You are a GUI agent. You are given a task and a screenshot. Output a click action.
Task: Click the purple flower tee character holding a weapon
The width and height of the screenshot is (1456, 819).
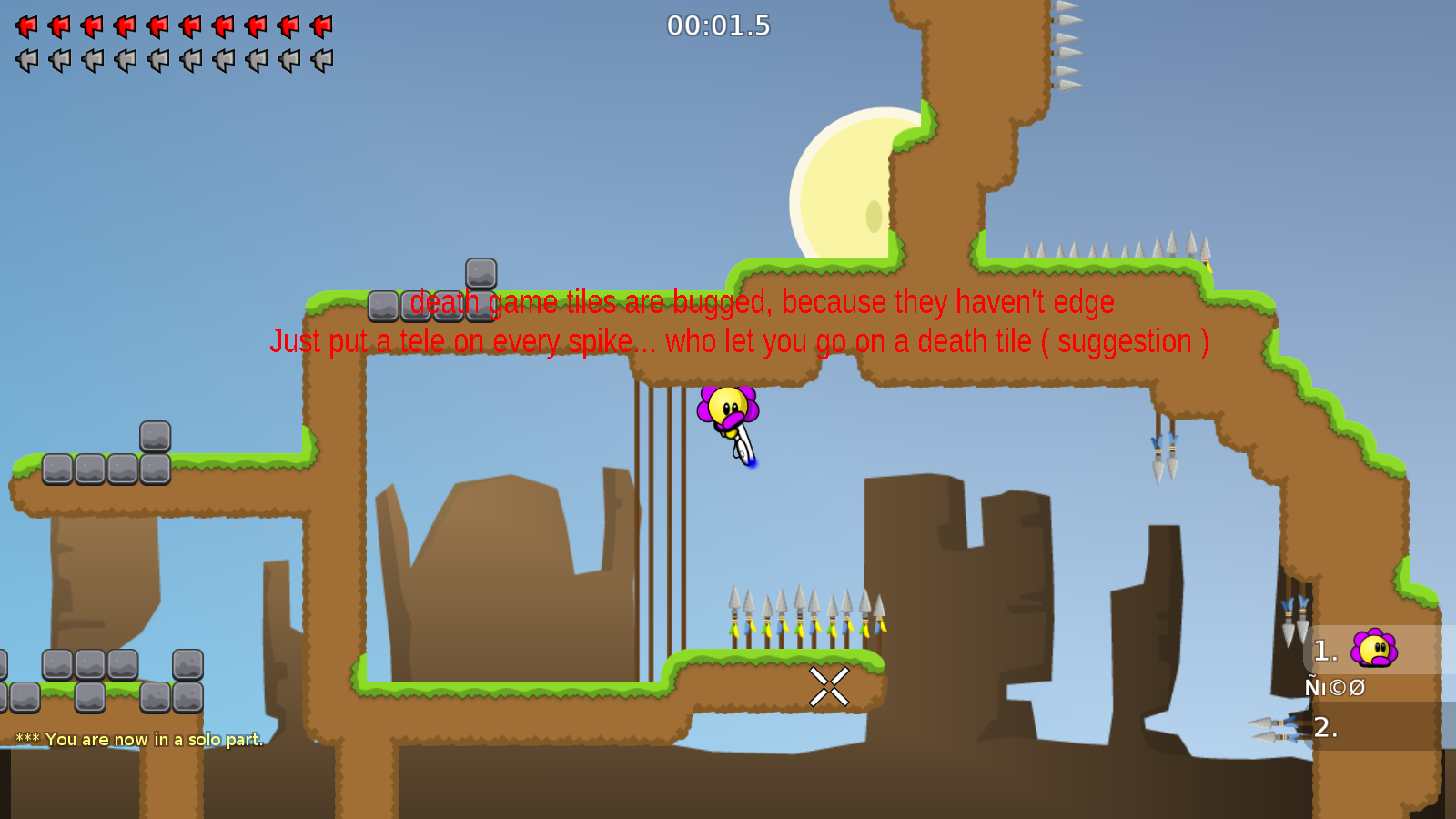[x=728, y=409]
